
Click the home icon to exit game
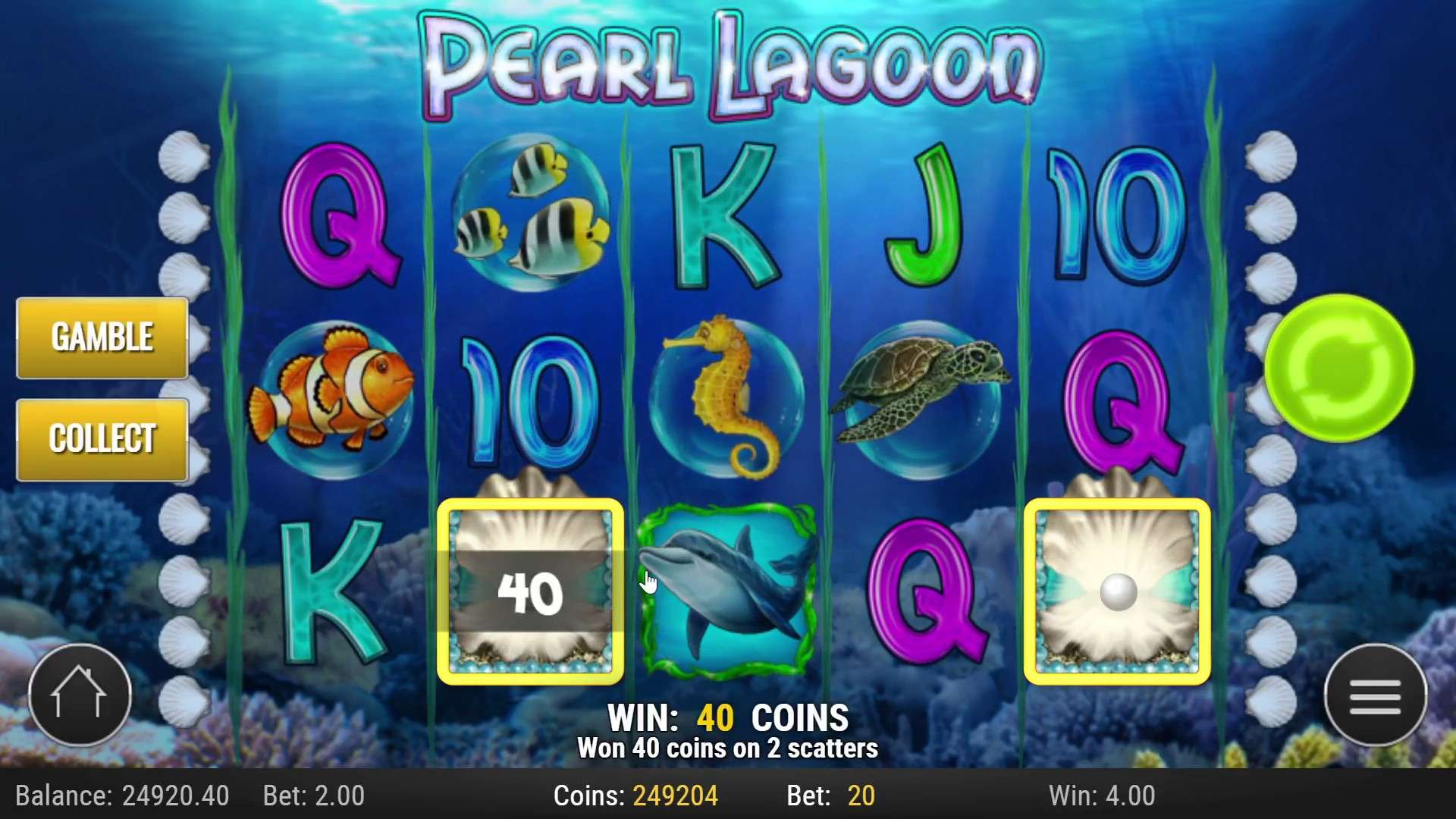click(x=80, y=694)
